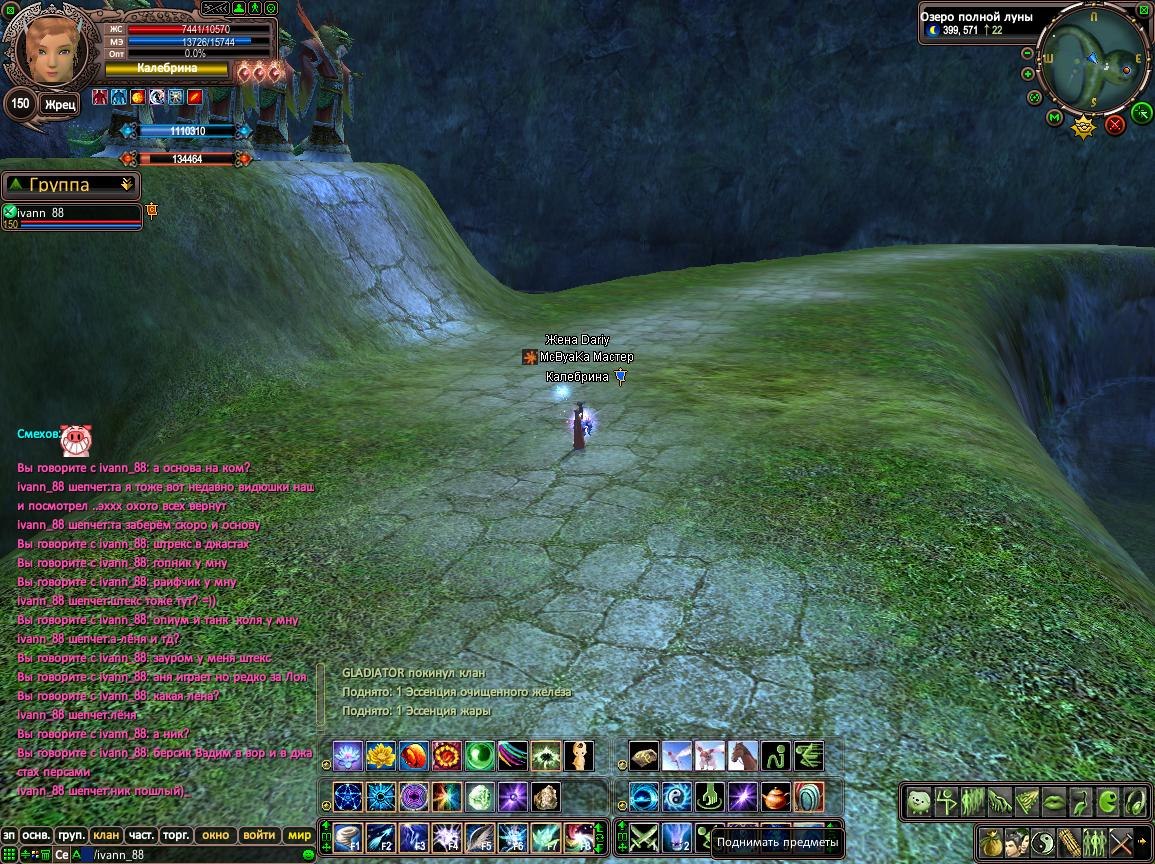Switch to the мир chat tab
This screenshot has height=864, width=1155.
click(x=298, y=835)
